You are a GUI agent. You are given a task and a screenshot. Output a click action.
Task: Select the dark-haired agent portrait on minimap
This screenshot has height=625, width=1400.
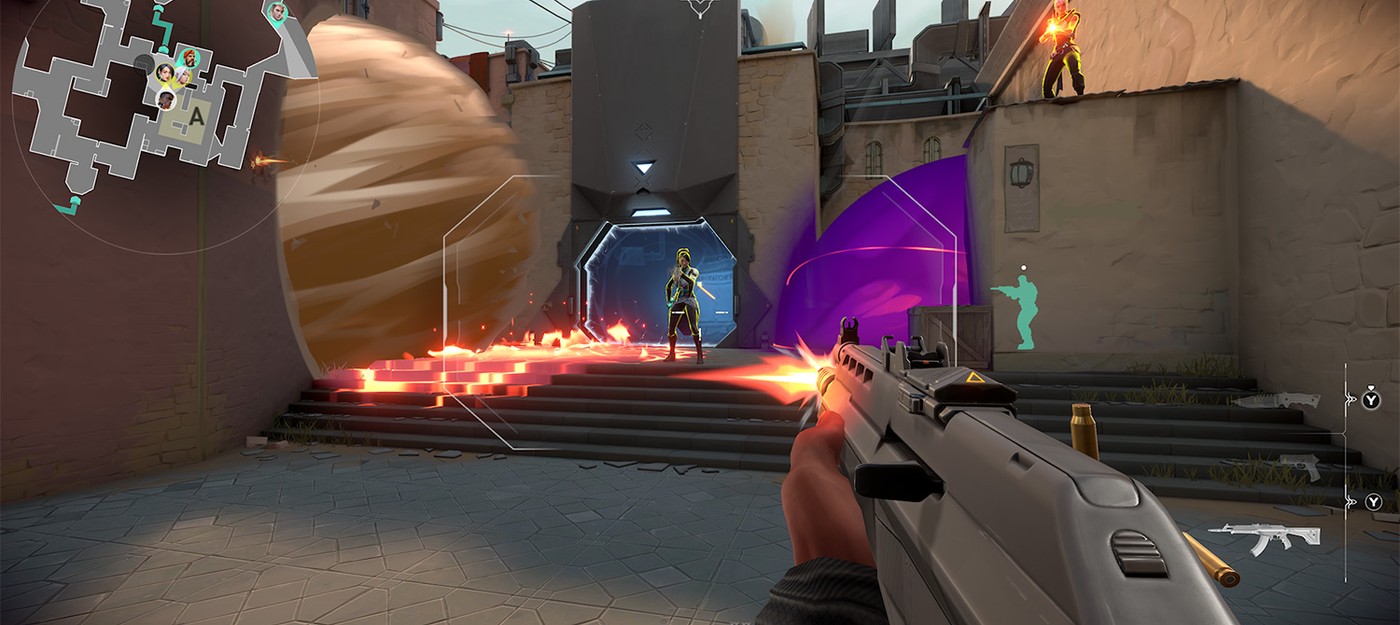point(165,72)
